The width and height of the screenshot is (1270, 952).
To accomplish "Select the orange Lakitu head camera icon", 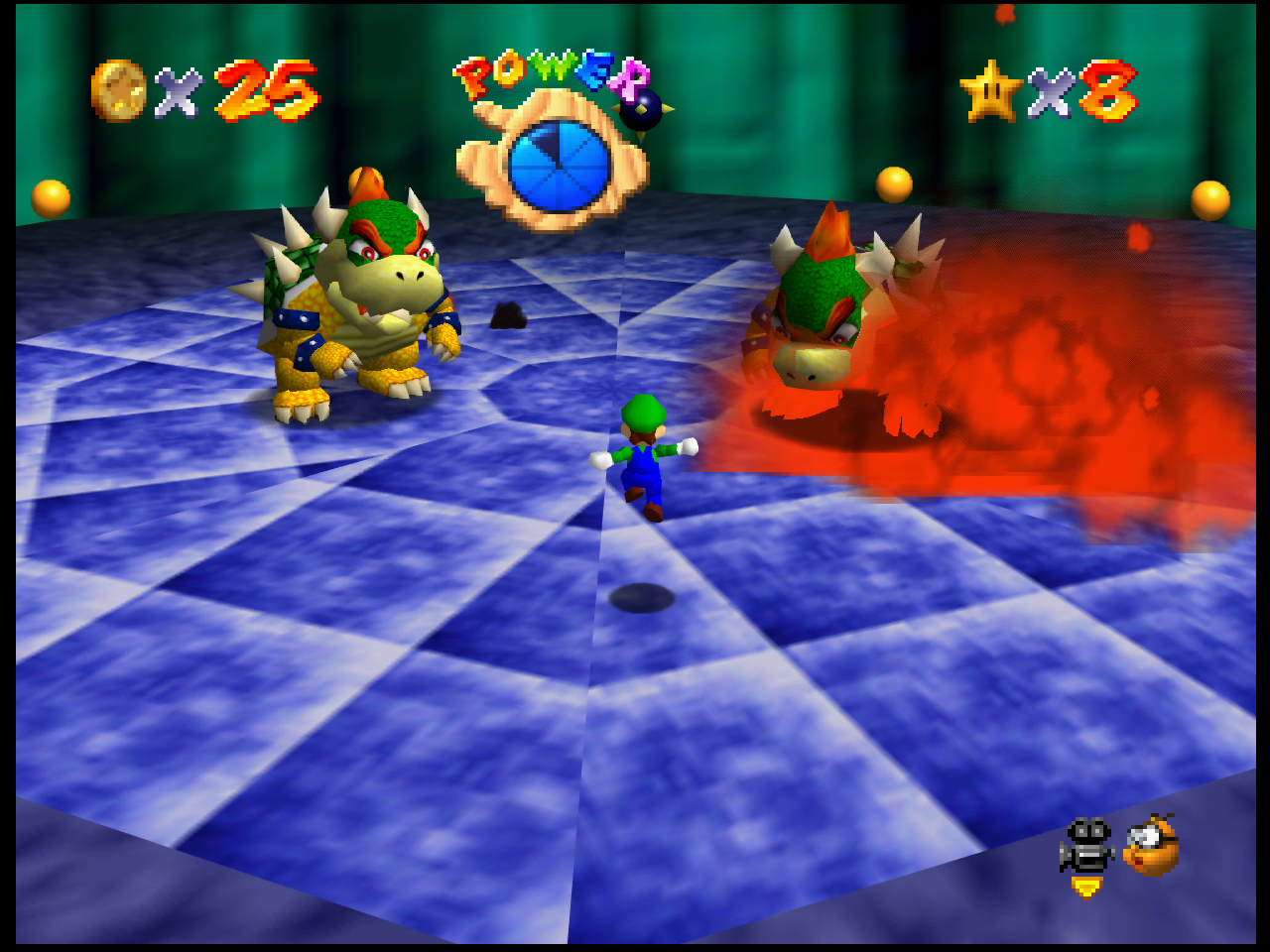I will tap(1152, 846).
